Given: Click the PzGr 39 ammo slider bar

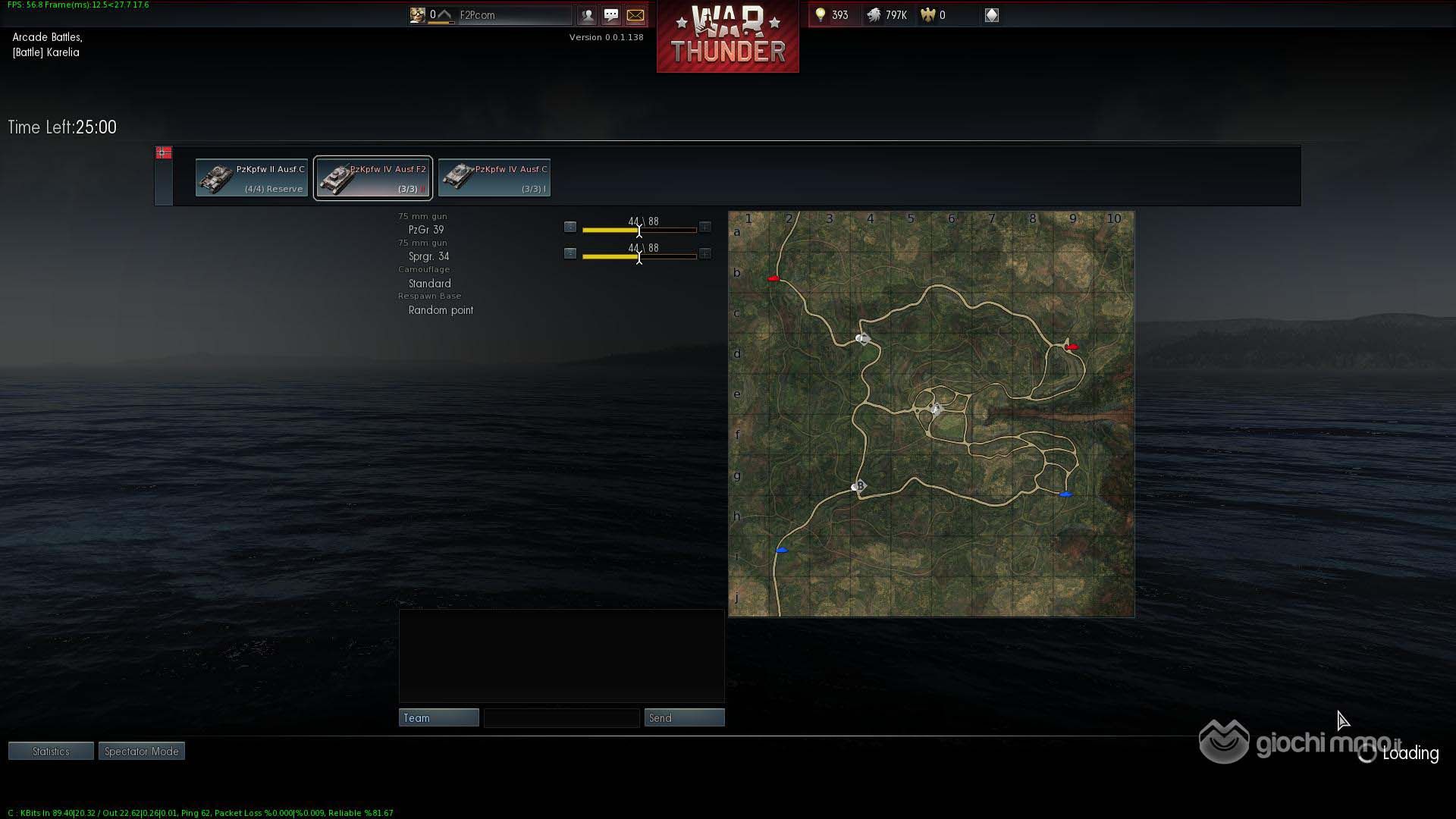Looking at the screenshot, I should point(639,230).
